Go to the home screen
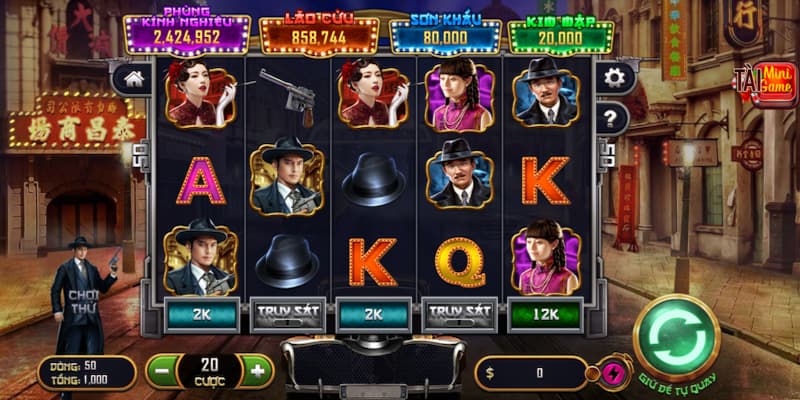 [132, 79]
